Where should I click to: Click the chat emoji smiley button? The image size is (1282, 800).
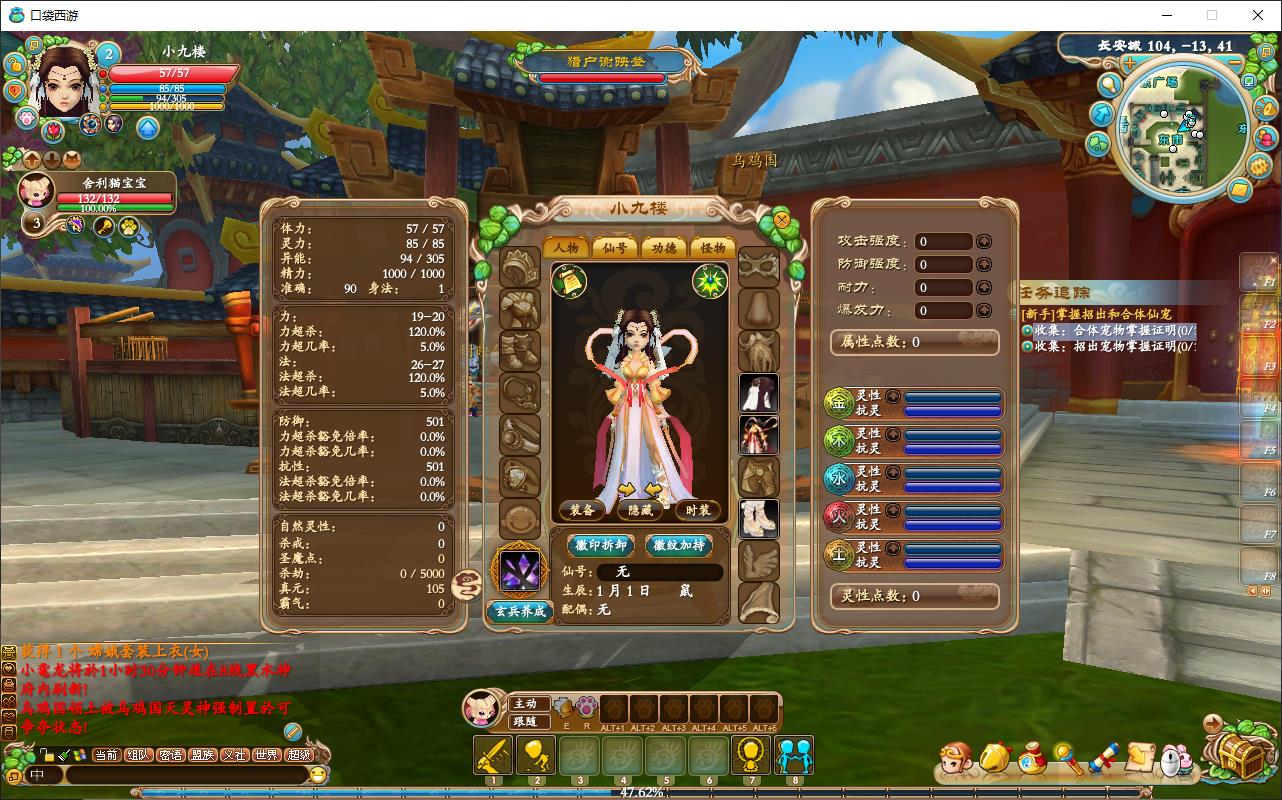(x=318, y=775)
